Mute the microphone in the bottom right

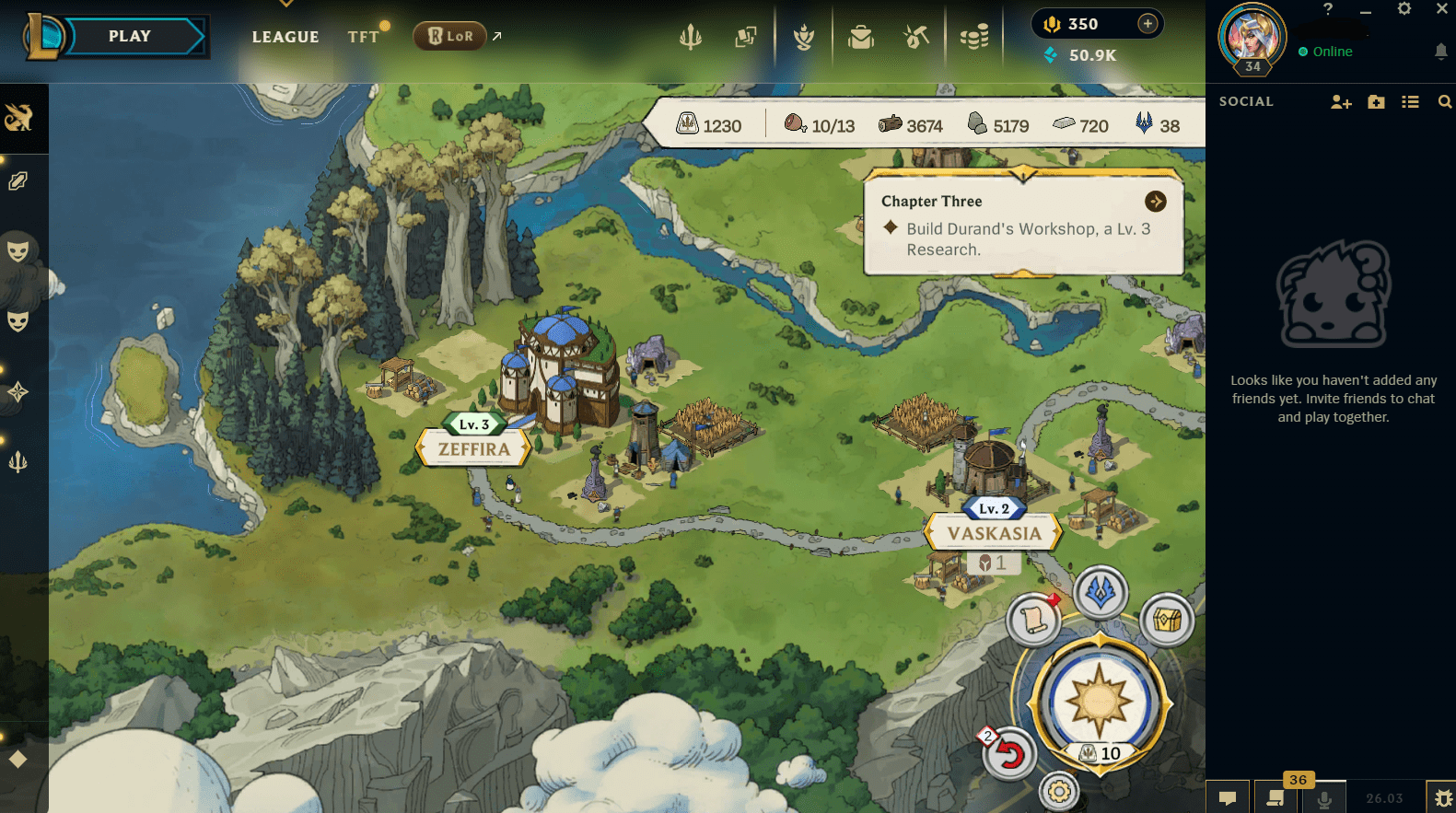click(x=1324, y=797)
